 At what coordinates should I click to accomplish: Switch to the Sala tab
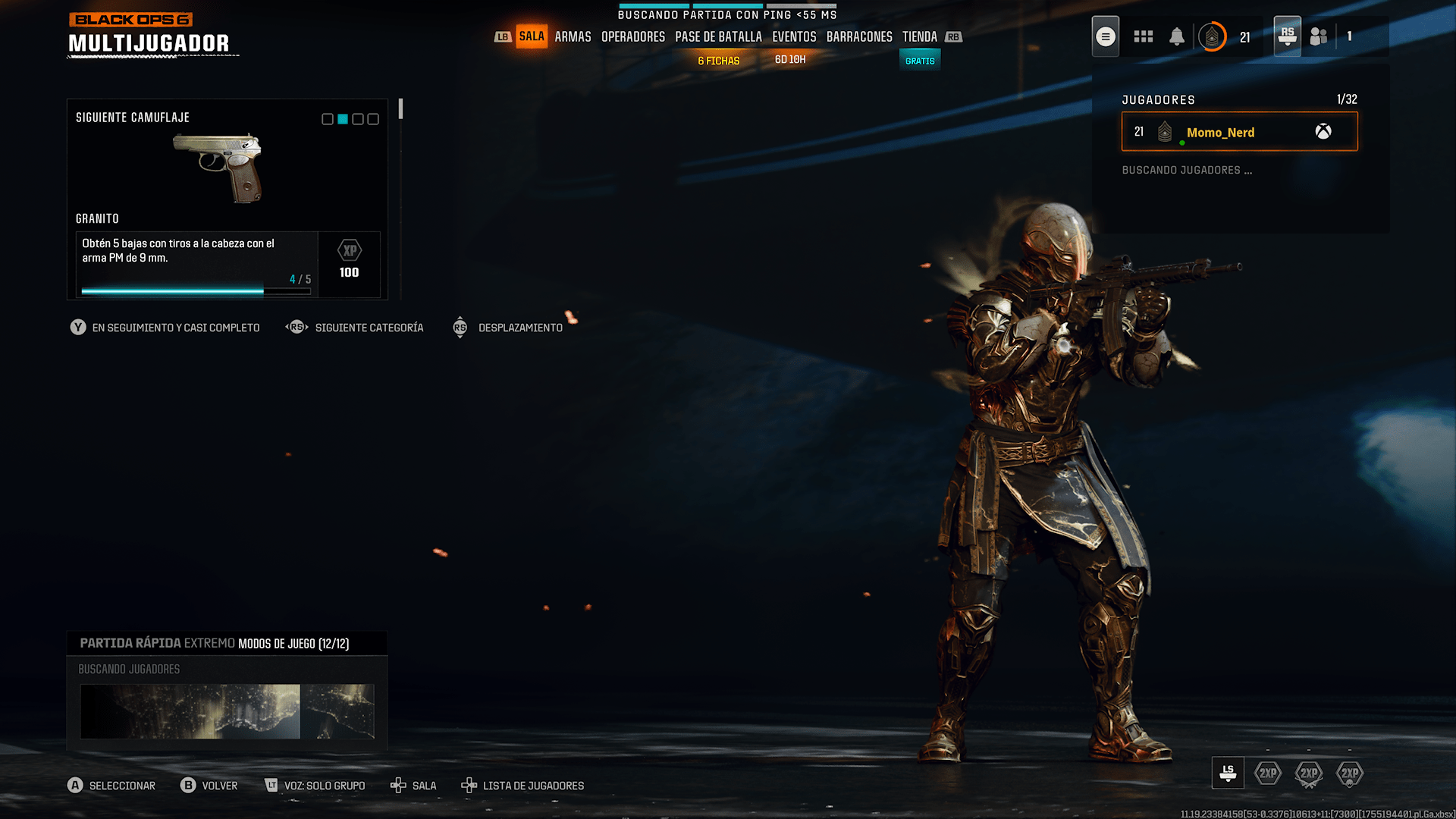[x=532, y=36]
